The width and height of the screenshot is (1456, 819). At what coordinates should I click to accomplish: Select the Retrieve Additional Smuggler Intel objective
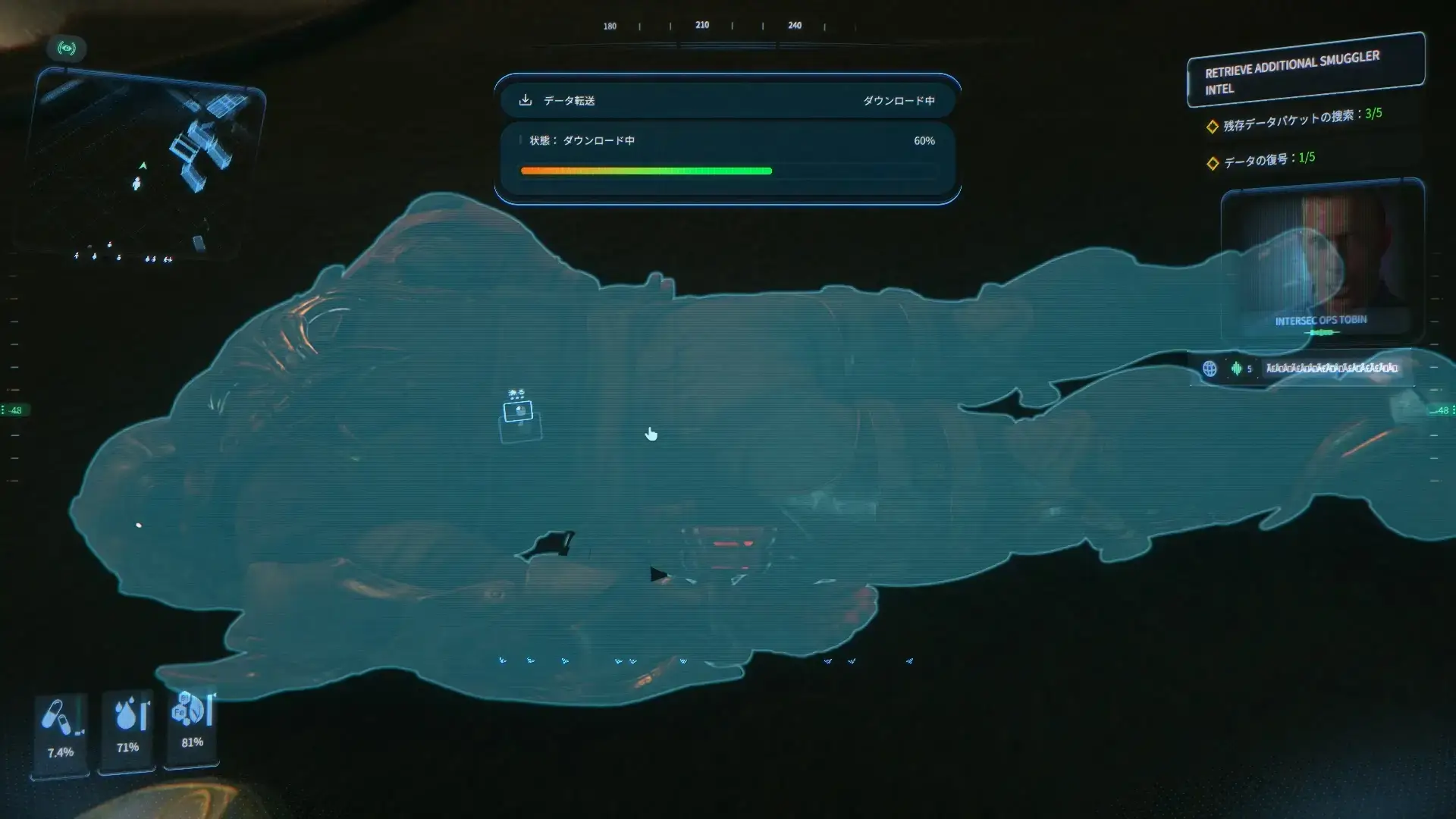coord(1305,71)
